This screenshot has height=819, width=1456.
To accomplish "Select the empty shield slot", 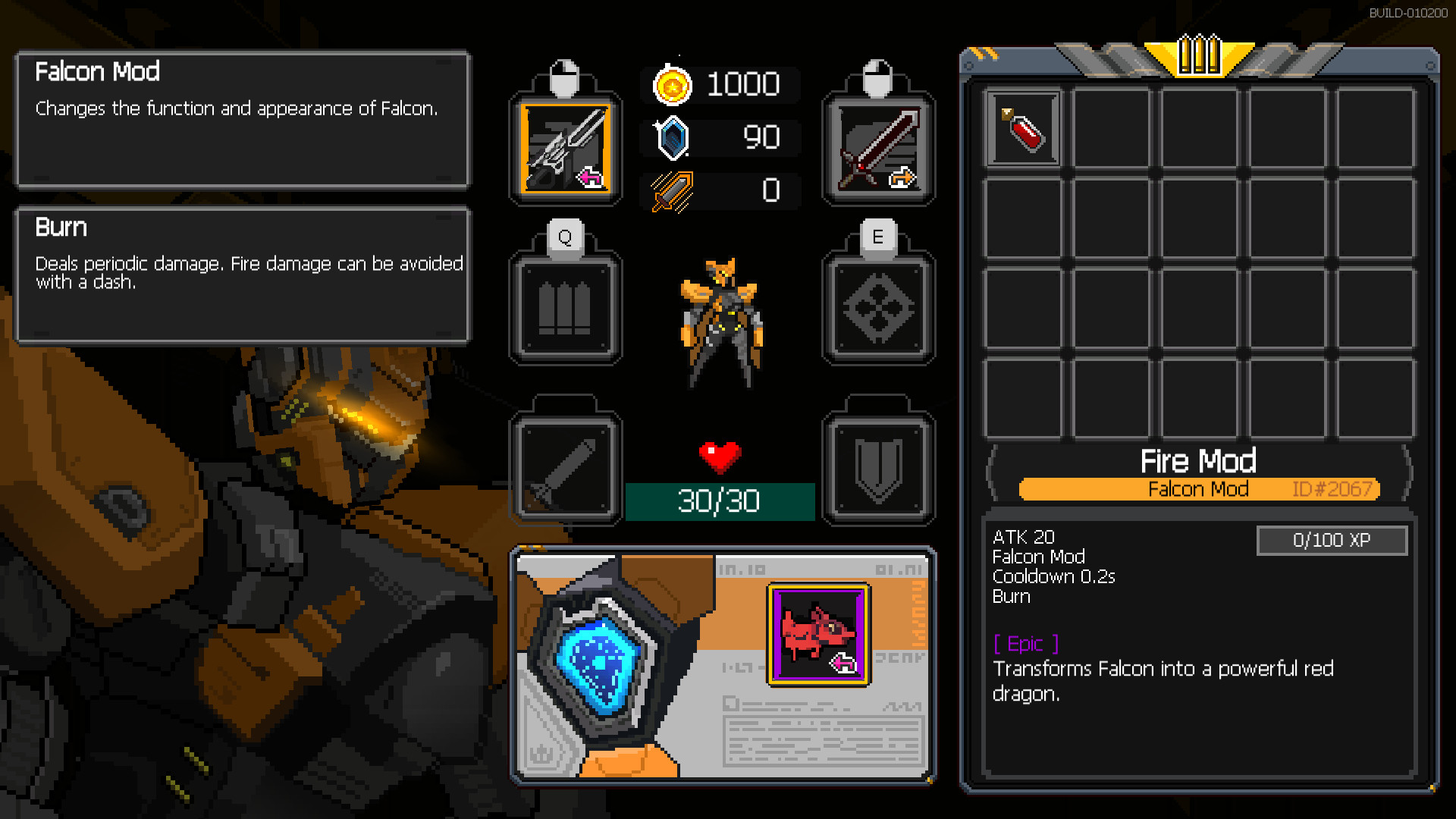I will pos(878,464).
